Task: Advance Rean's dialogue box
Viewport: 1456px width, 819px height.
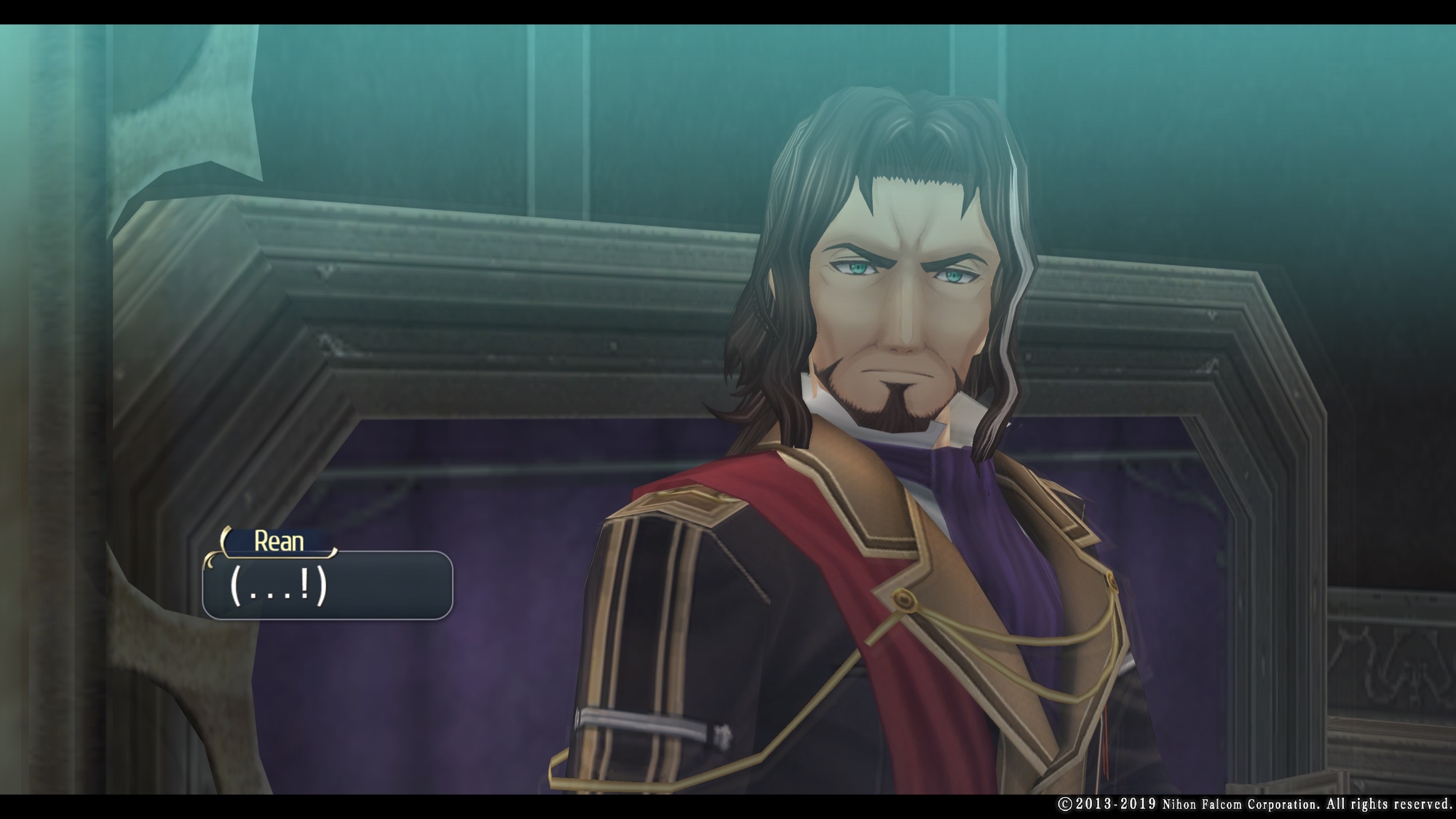Action: (327, 585)
